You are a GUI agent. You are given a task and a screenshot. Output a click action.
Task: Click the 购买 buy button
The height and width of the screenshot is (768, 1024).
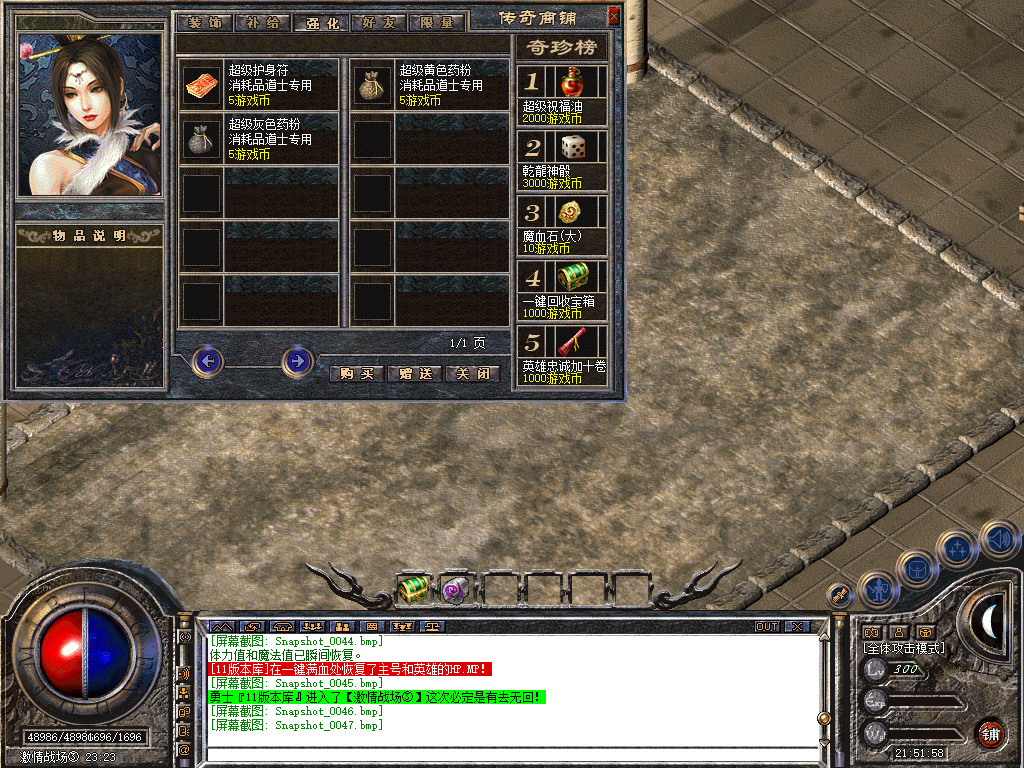pos(356,373)
